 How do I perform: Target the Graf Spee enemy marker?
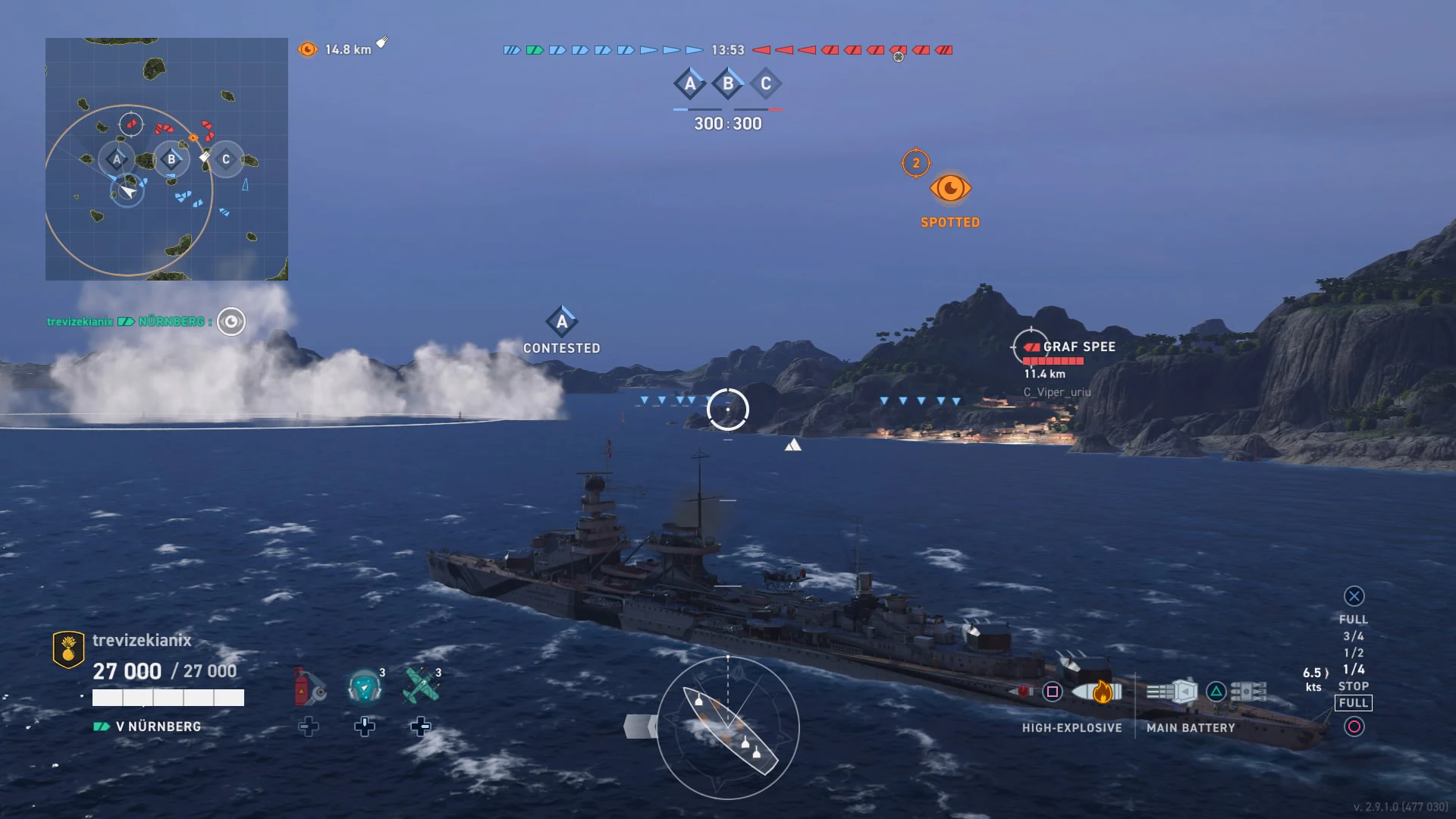tap(1031, 347)
